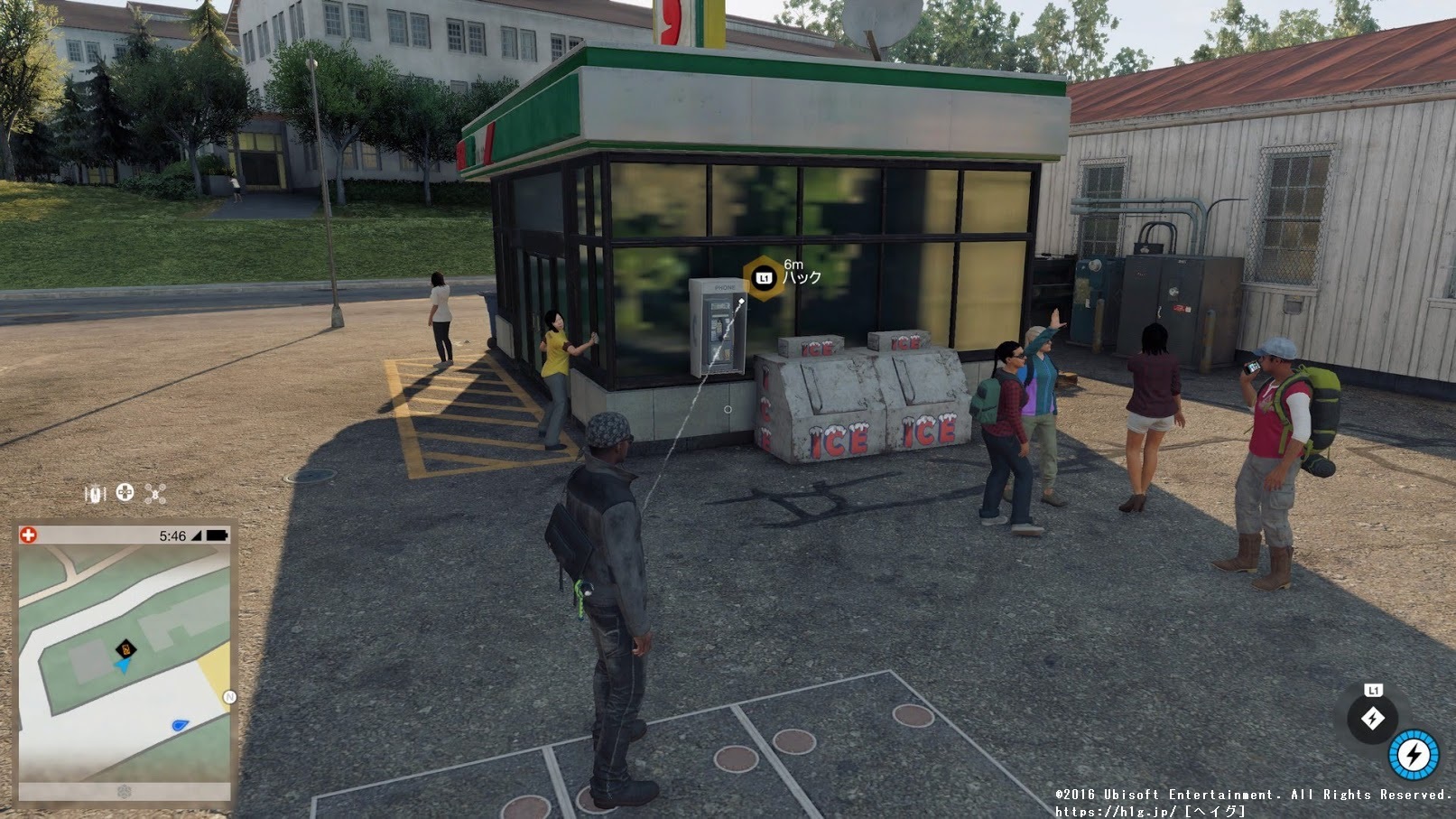Image resolution: width=1456 pixels, height=819 pixels.
Task: Choose the quadcopter drone icon
Action: click(x=155, y=493)
